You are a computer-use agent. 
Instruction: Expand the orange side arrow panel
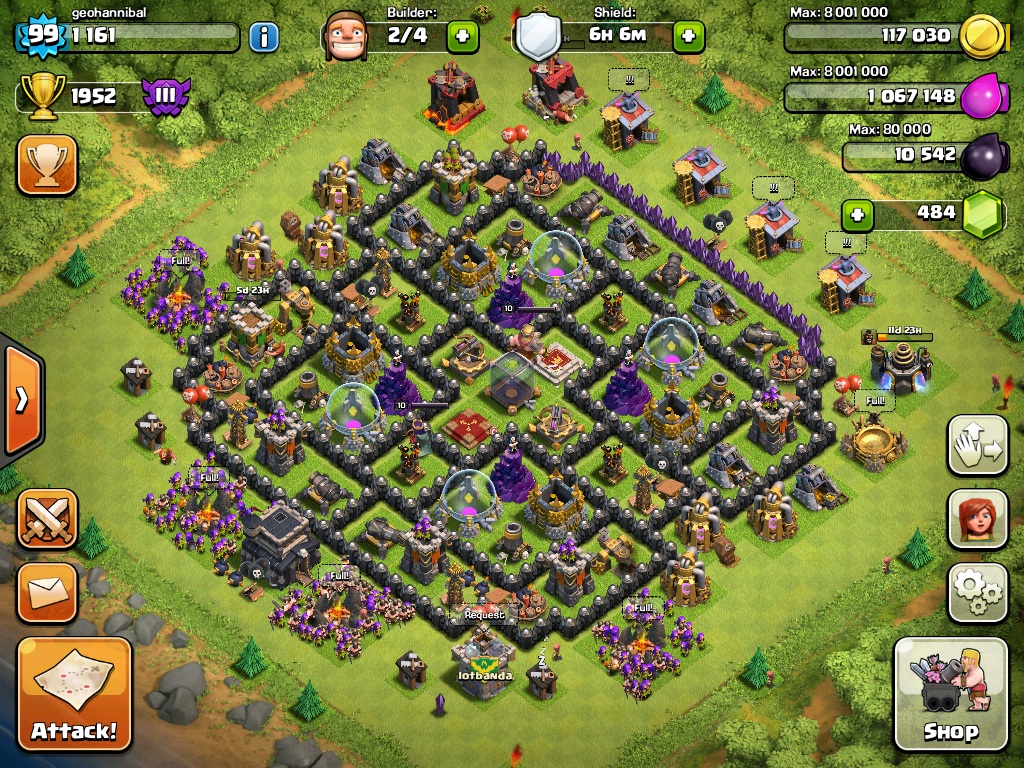pyautogui.click(x=20, y=400)
